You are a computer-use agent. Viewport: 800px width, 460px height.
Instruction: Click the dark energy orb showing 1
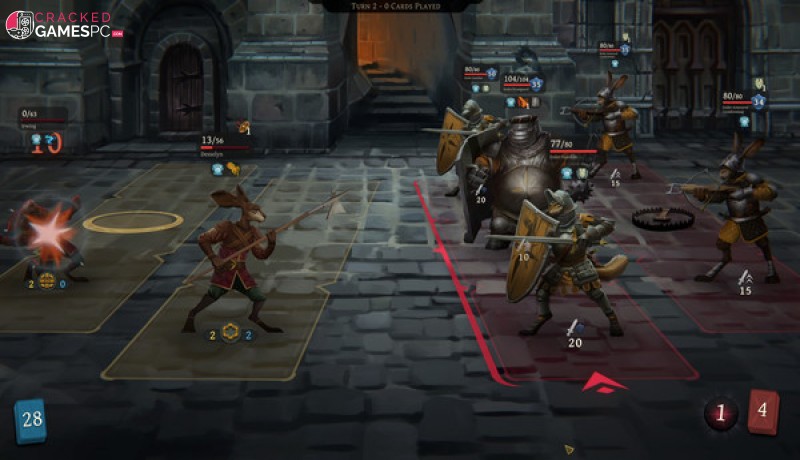click(721, 413)
